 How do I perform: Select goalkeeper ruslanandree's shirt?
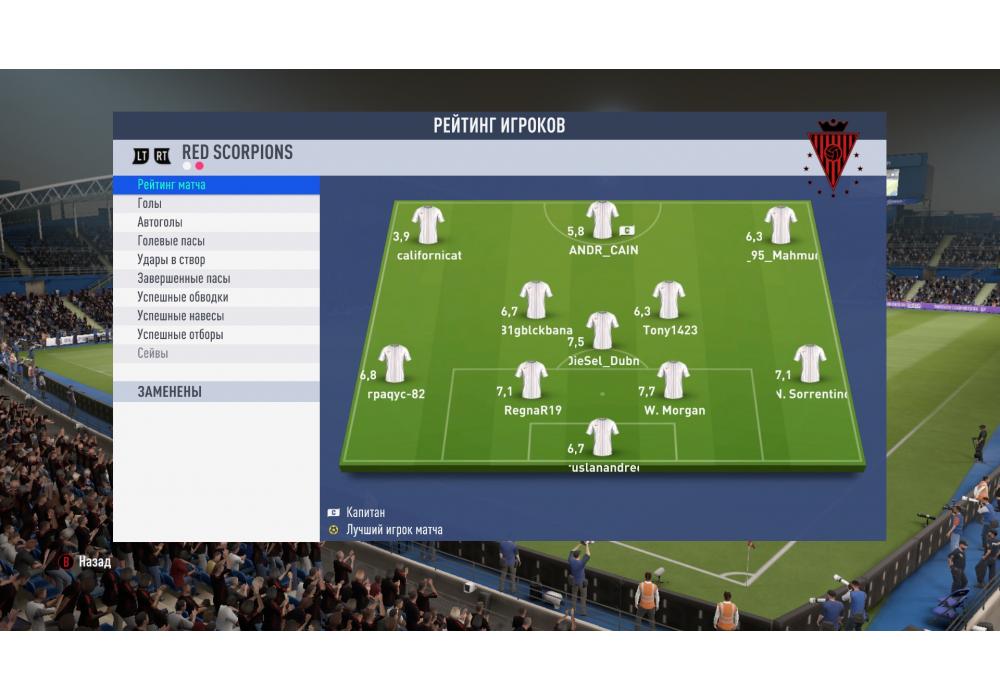(602, 437)
